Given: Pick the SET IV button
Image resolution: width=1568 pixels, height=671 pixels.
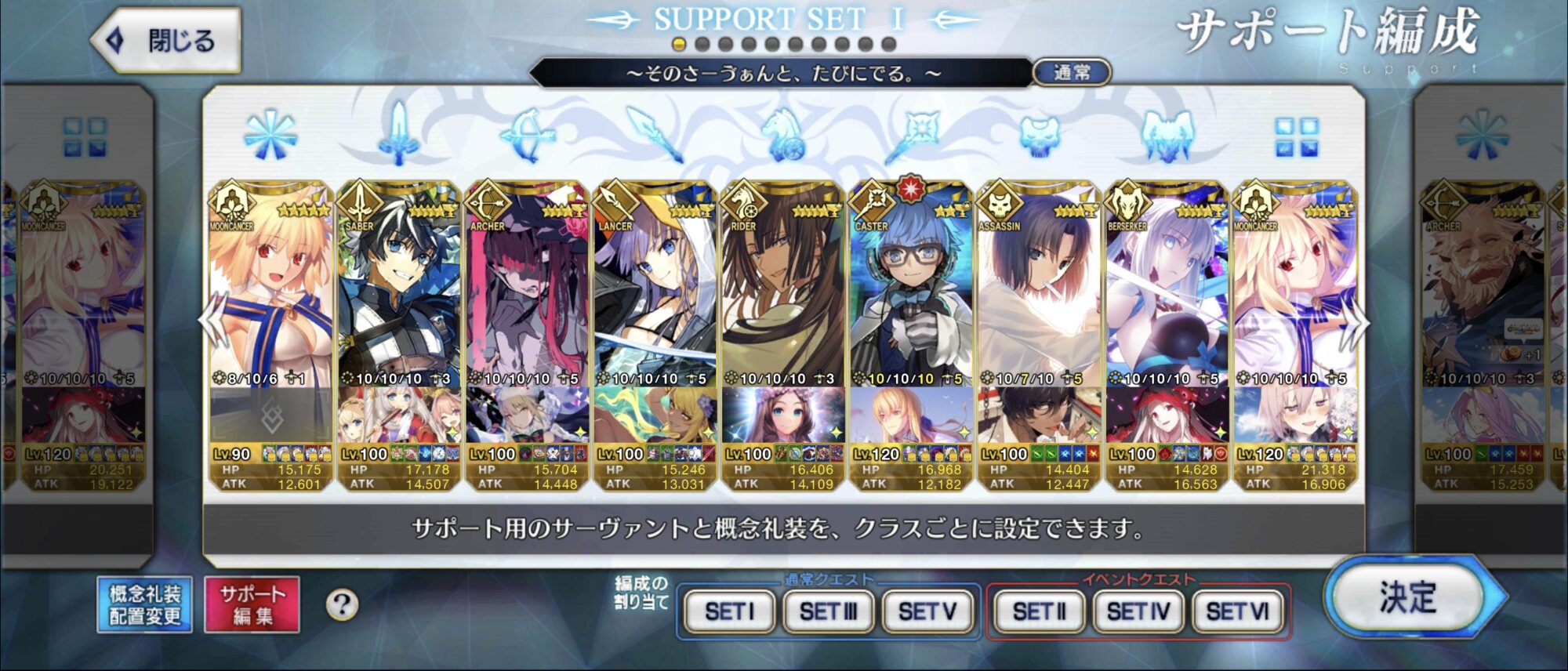Looking at the screenshot, I should pos(1138,611).
